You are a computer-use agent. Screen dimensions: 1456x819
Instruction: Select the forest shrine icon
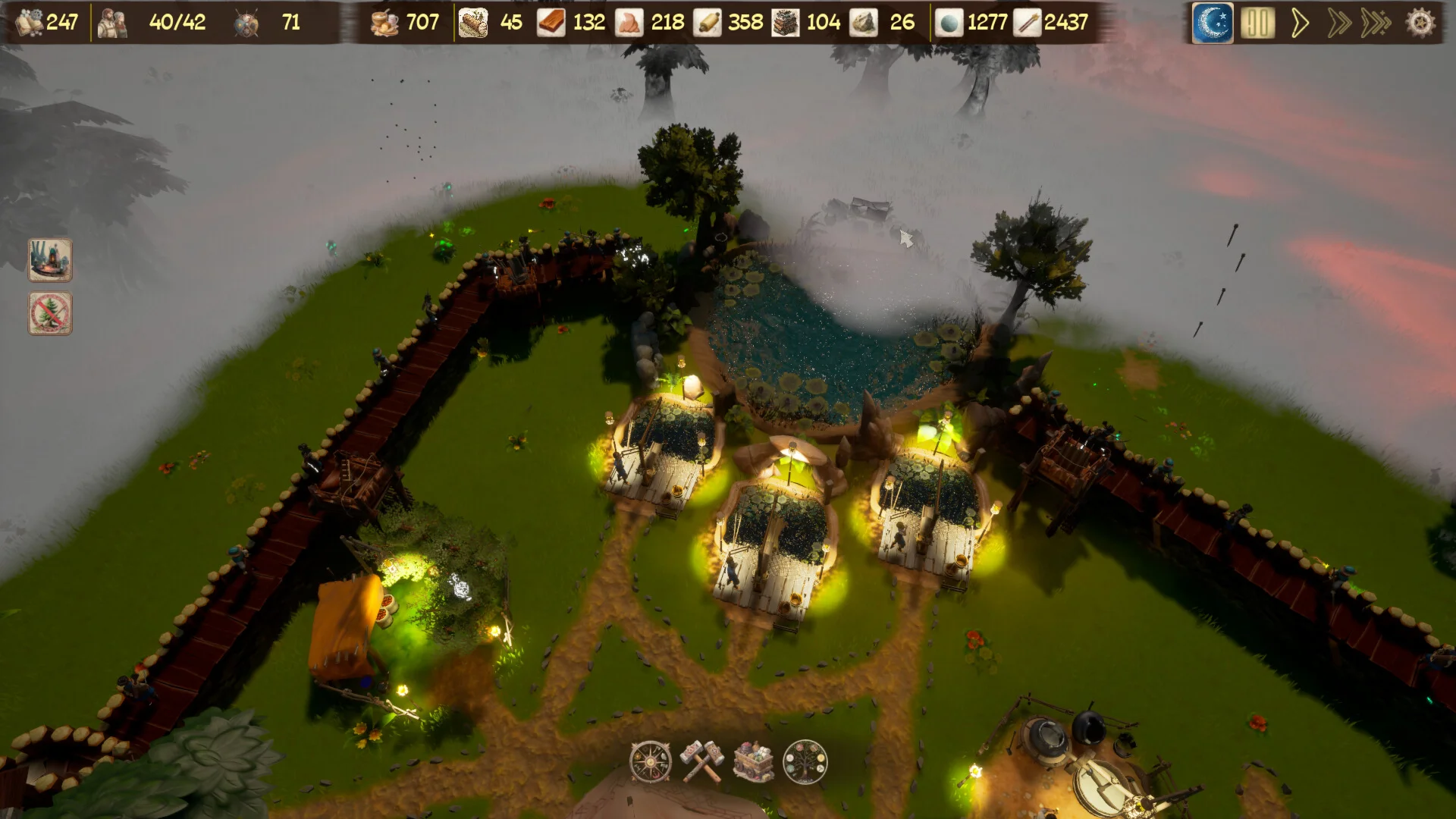tap(50, 260)
